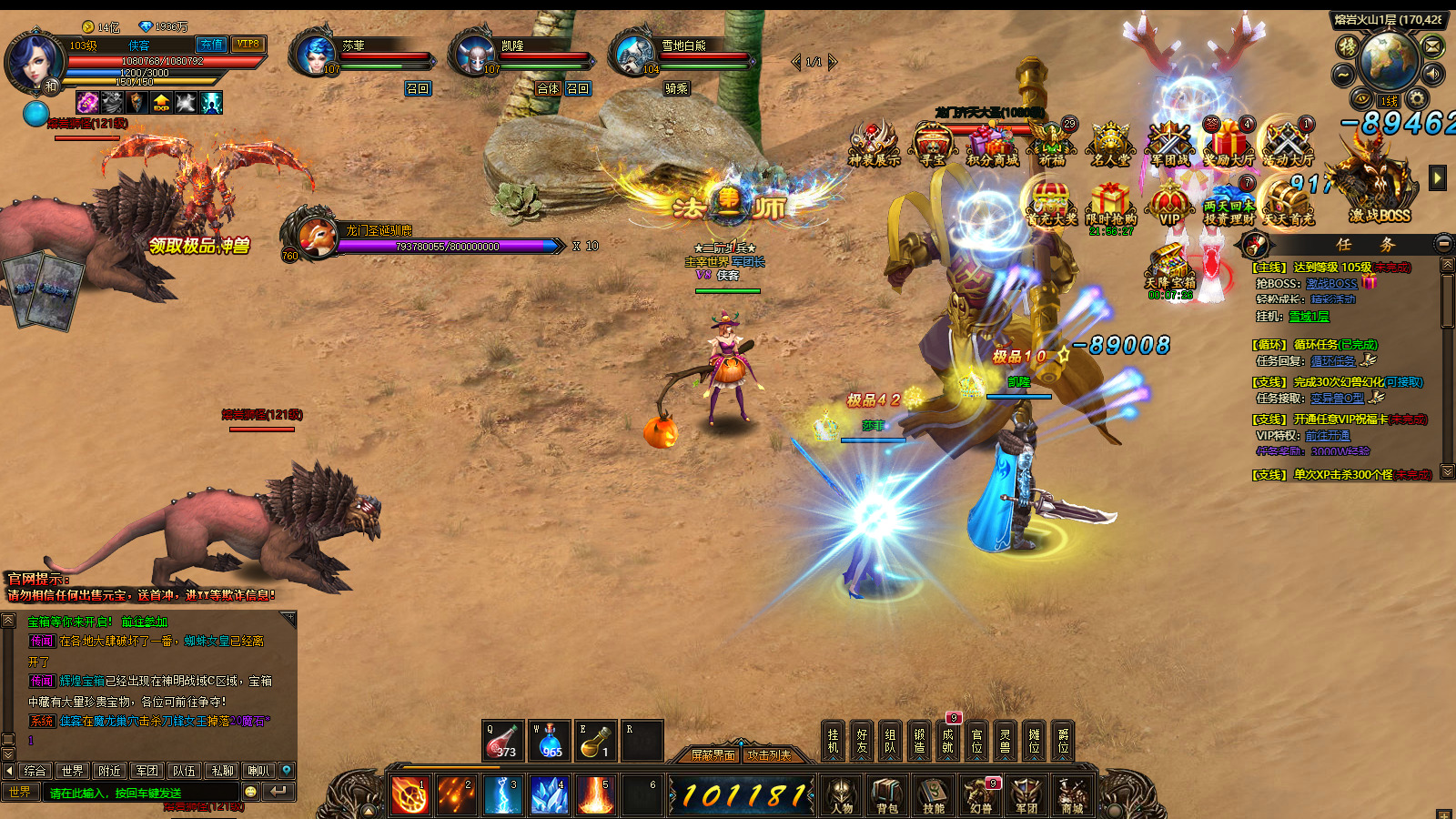Open the 充值 recharge button
Image resolution: width=1456 pixels, height=819 pixels.
pos(211,44)
